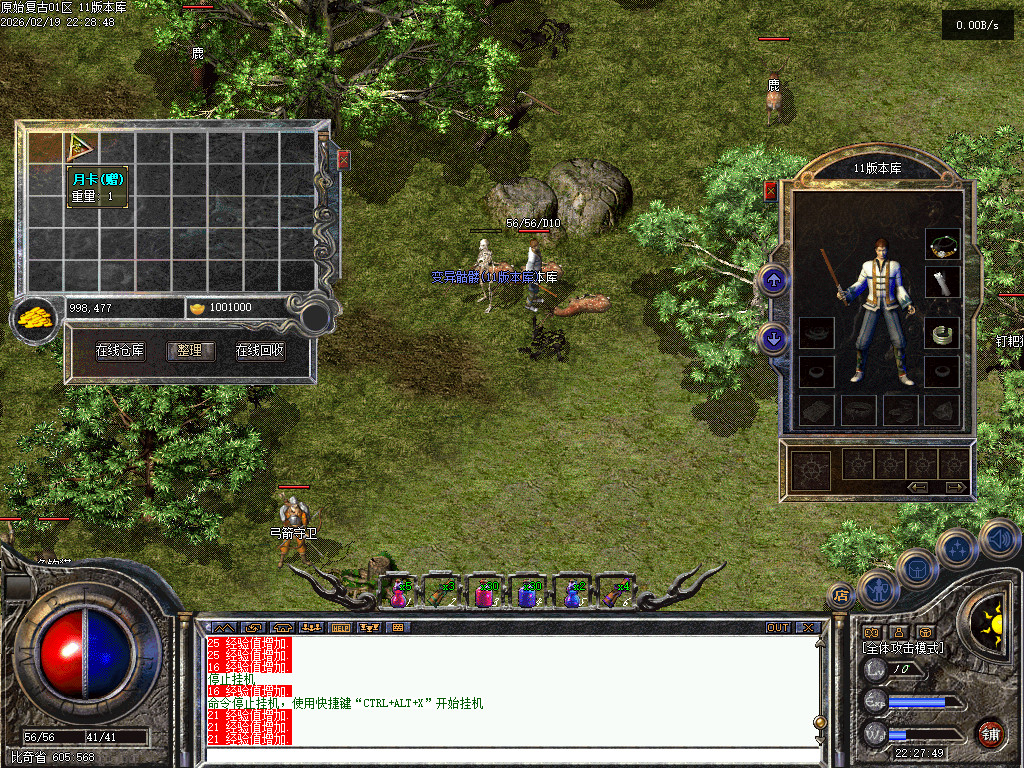Viewport: 1024px width, 768px height.
Task: Click the 整理 sort button
Action: click(x=190, y=351)
